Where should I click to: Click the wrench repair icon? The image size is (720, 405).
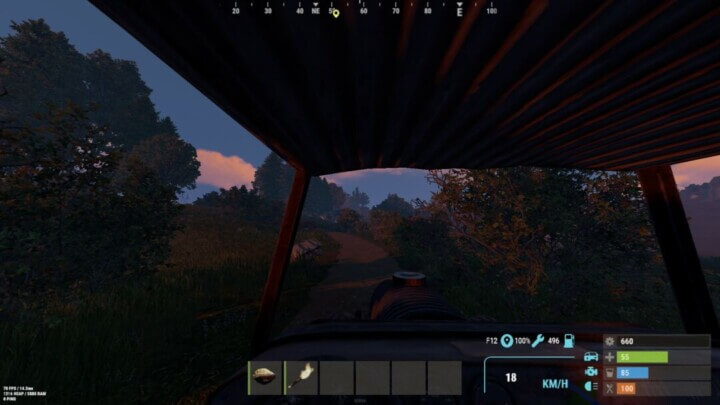537,341
